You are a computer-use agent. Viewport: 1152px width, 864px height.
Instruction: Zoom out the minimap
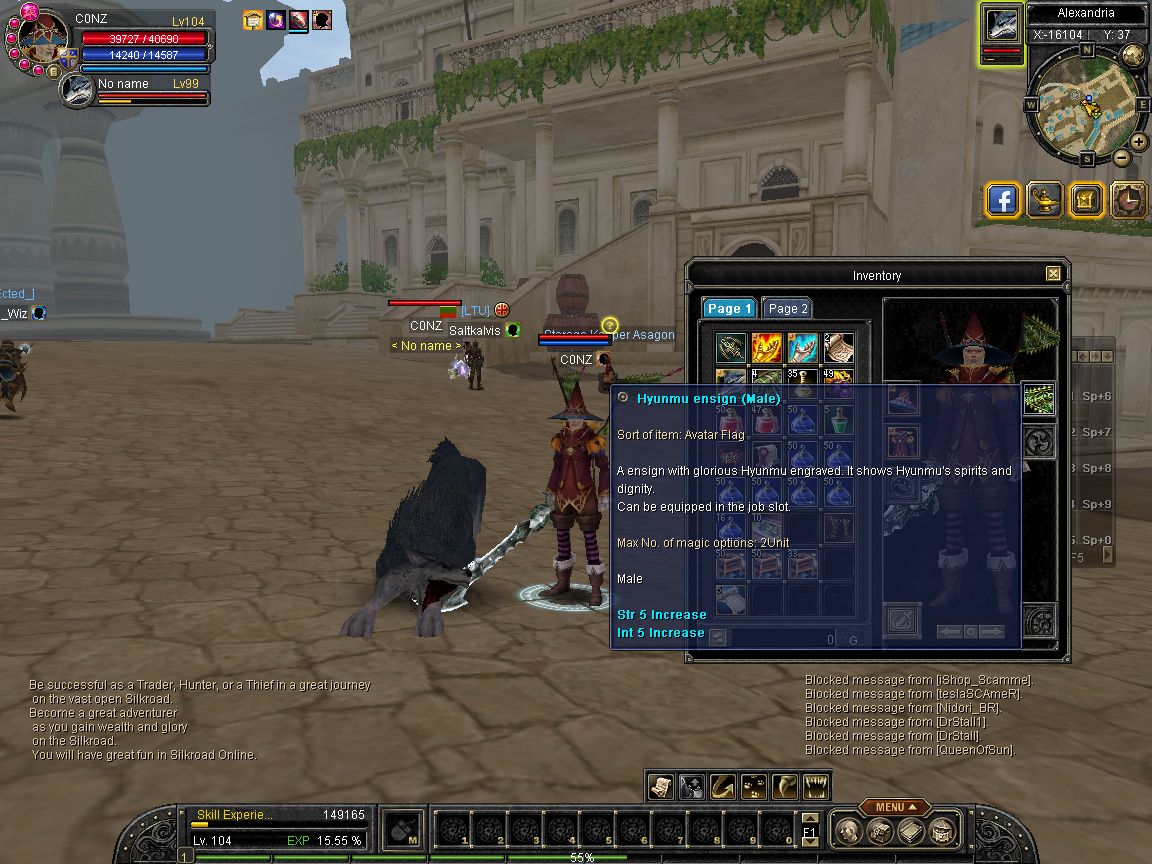click(x=1122, y=157)
